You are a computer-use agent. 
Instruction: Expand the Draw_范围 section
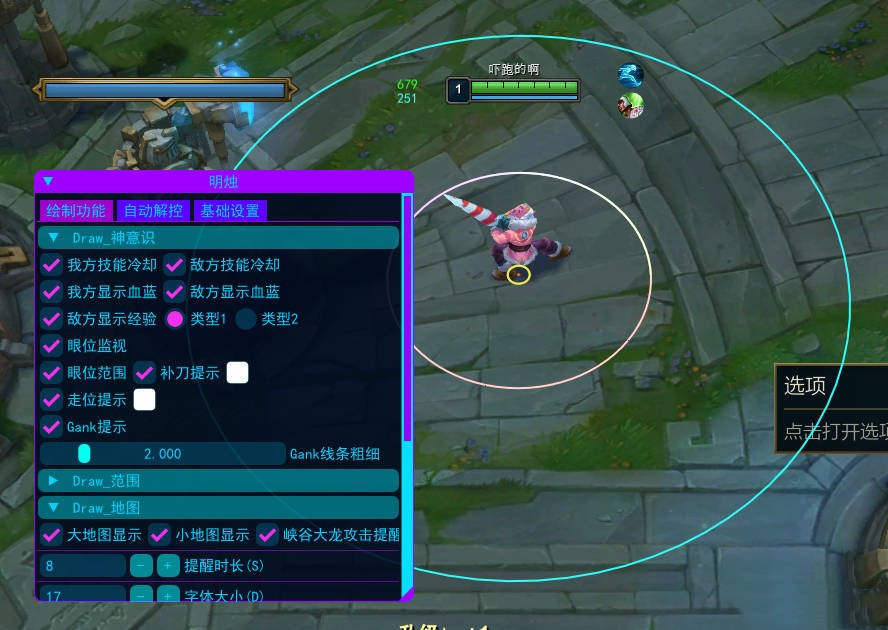(x=54, y=481)
